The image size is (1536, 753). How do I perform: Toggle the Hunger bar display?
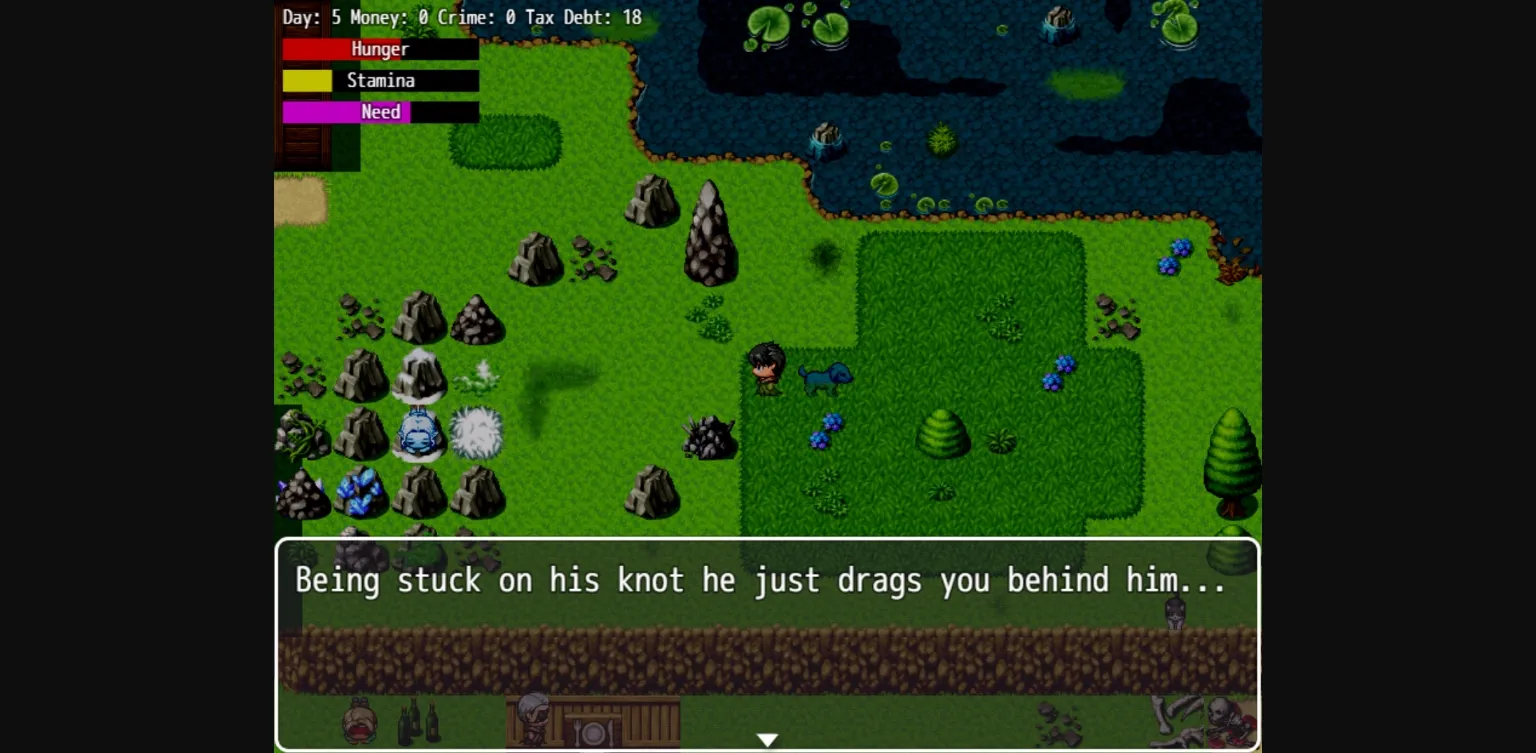click(x=380, y=48)
